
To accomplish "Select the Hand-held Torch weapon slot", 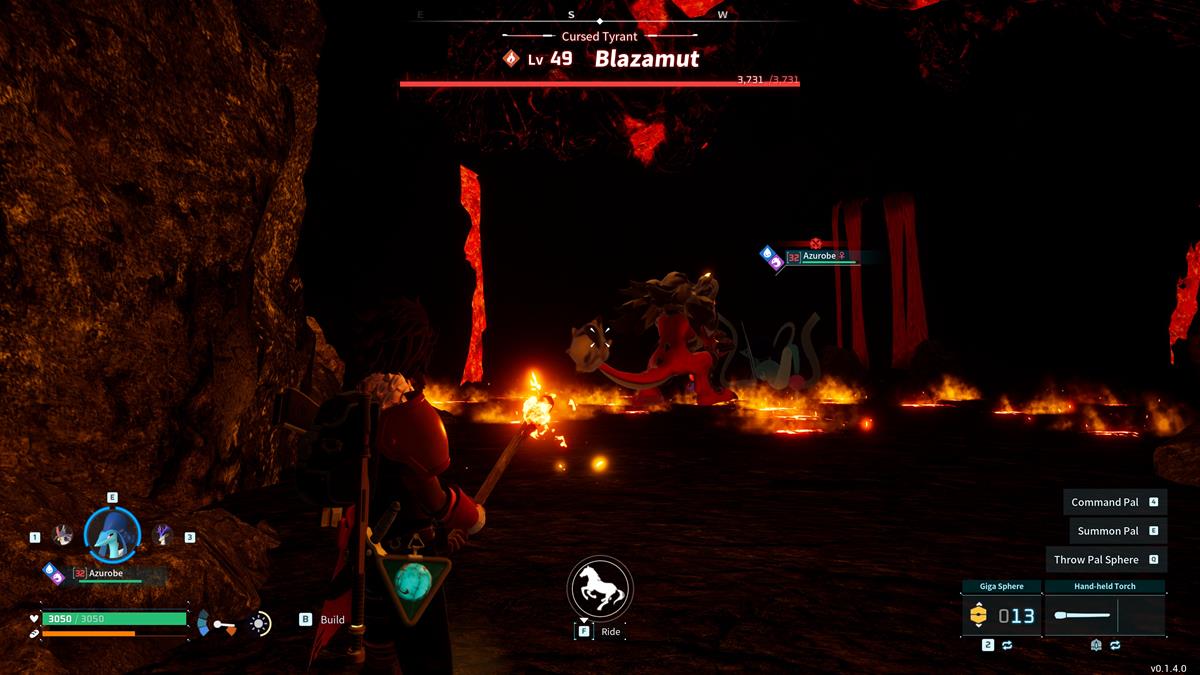I will click(x=1104, y=615).
